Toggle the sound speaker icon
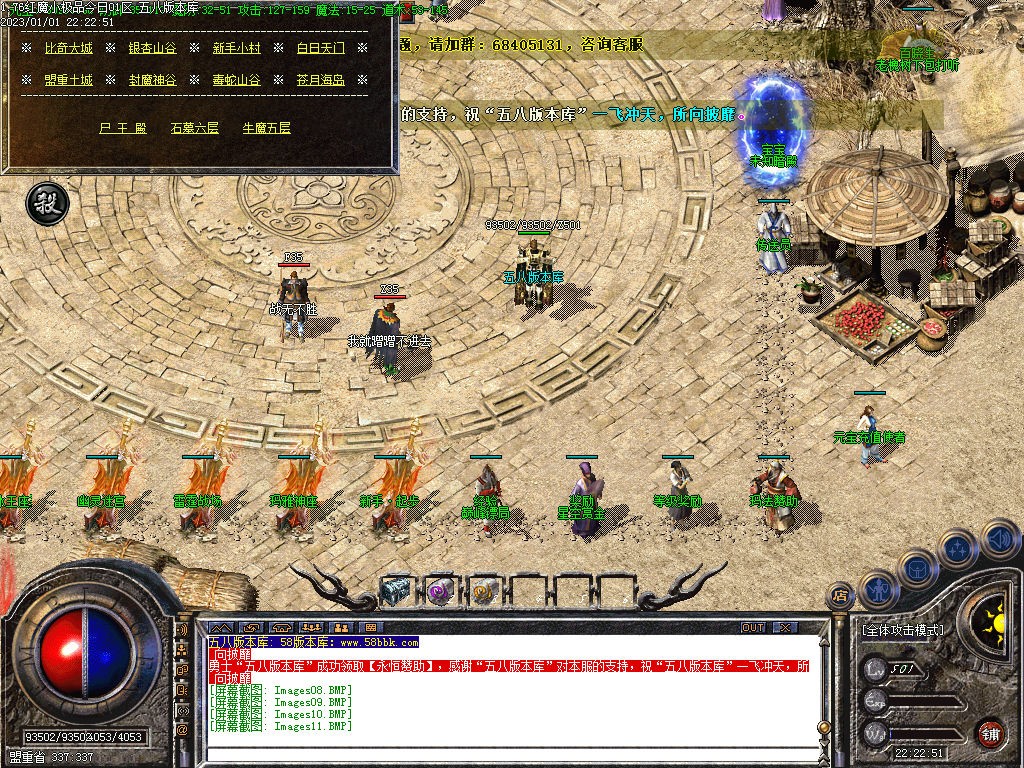This screenshot has height=768, width=1024. [998, 539]
